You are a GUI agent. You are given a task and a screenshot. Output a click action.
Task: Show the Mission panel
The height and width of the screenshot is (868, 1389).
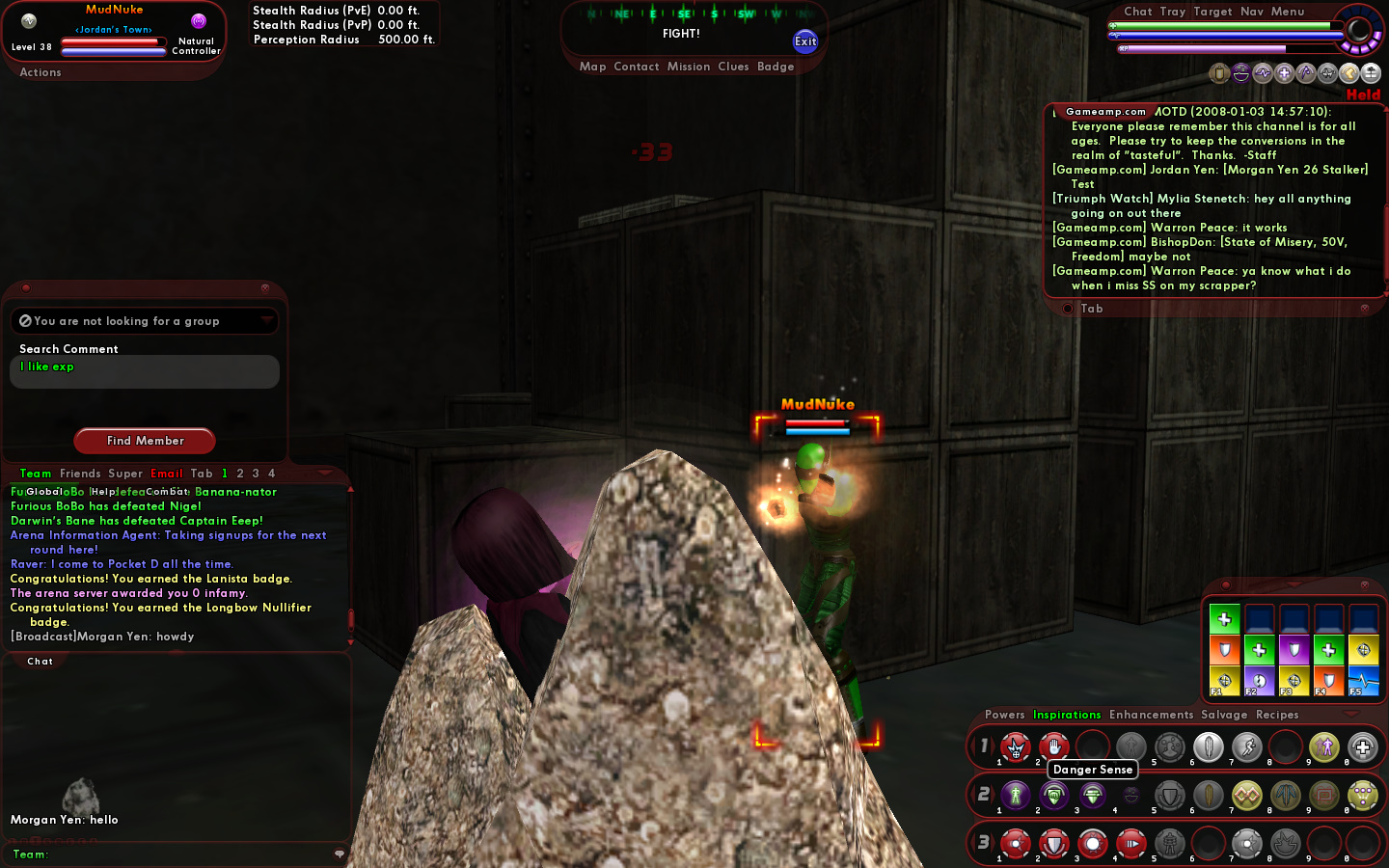tap(689, 67)
